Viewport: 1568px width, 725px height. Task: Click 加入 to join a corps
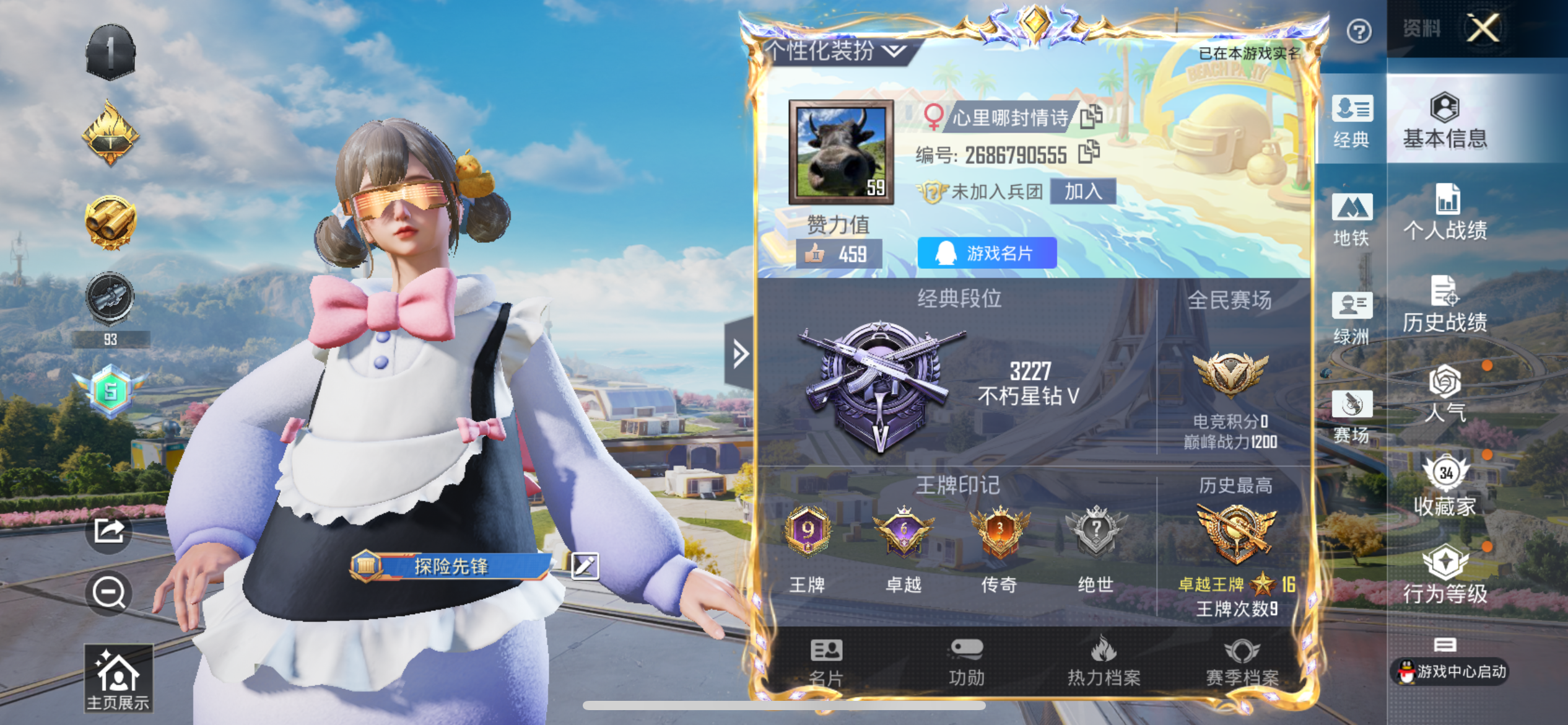[1083, 191]
